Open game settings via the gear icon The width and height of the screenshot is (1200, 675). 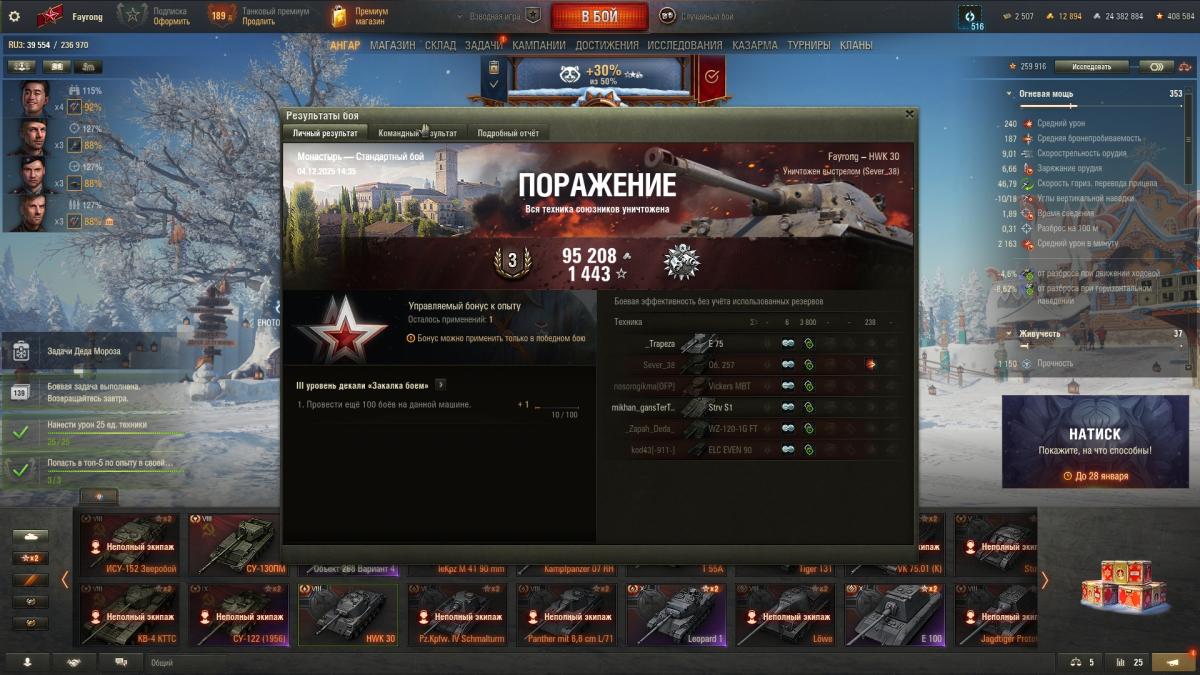click(x=14, y=16)
